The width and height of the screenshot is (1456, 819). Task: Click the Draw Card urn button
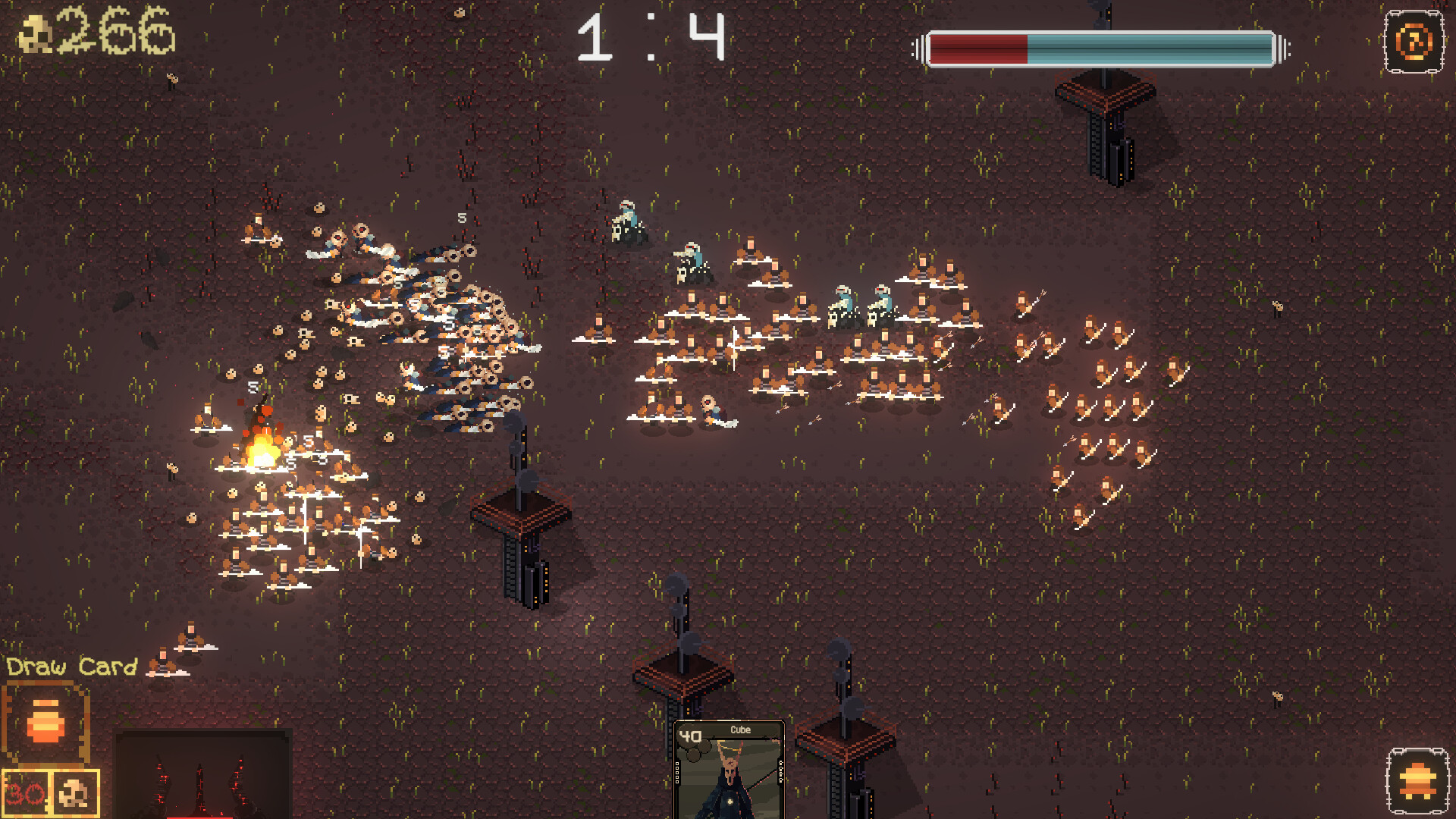45,721
